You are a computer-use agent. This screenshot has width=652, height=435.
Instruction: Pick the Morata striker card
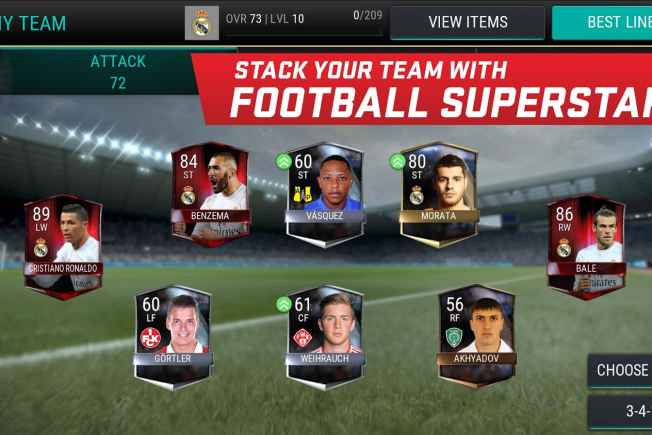click(438, 193)
